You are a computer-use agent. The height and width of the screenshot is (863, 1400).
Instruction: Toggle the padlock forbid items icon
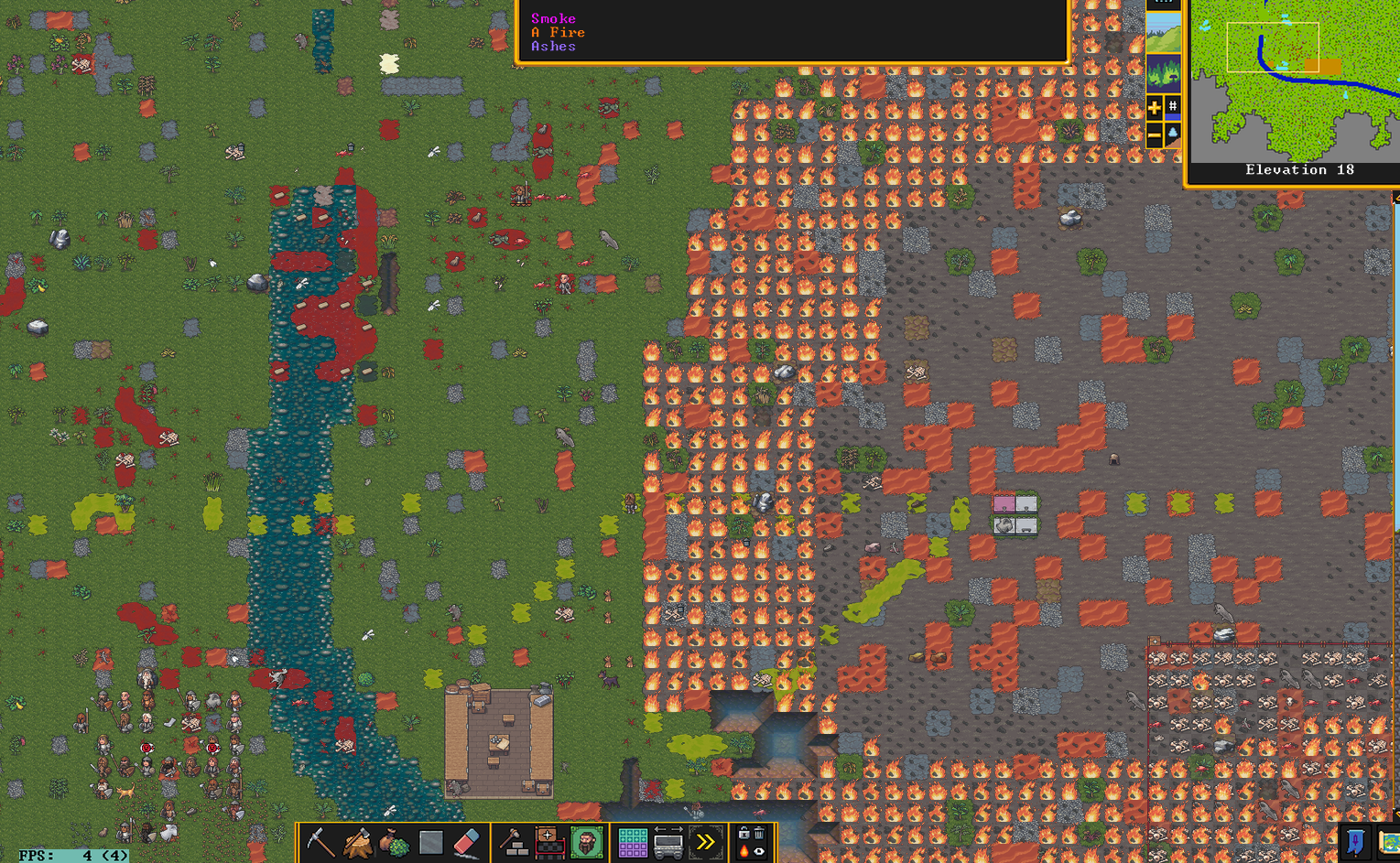[743, 833]
